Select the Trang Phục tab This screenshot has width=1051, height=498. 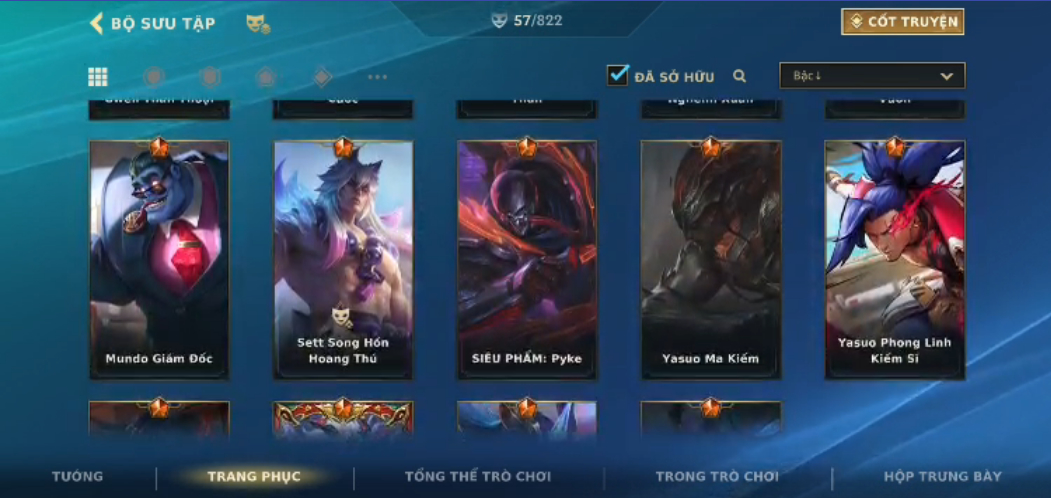pos(254,477)
